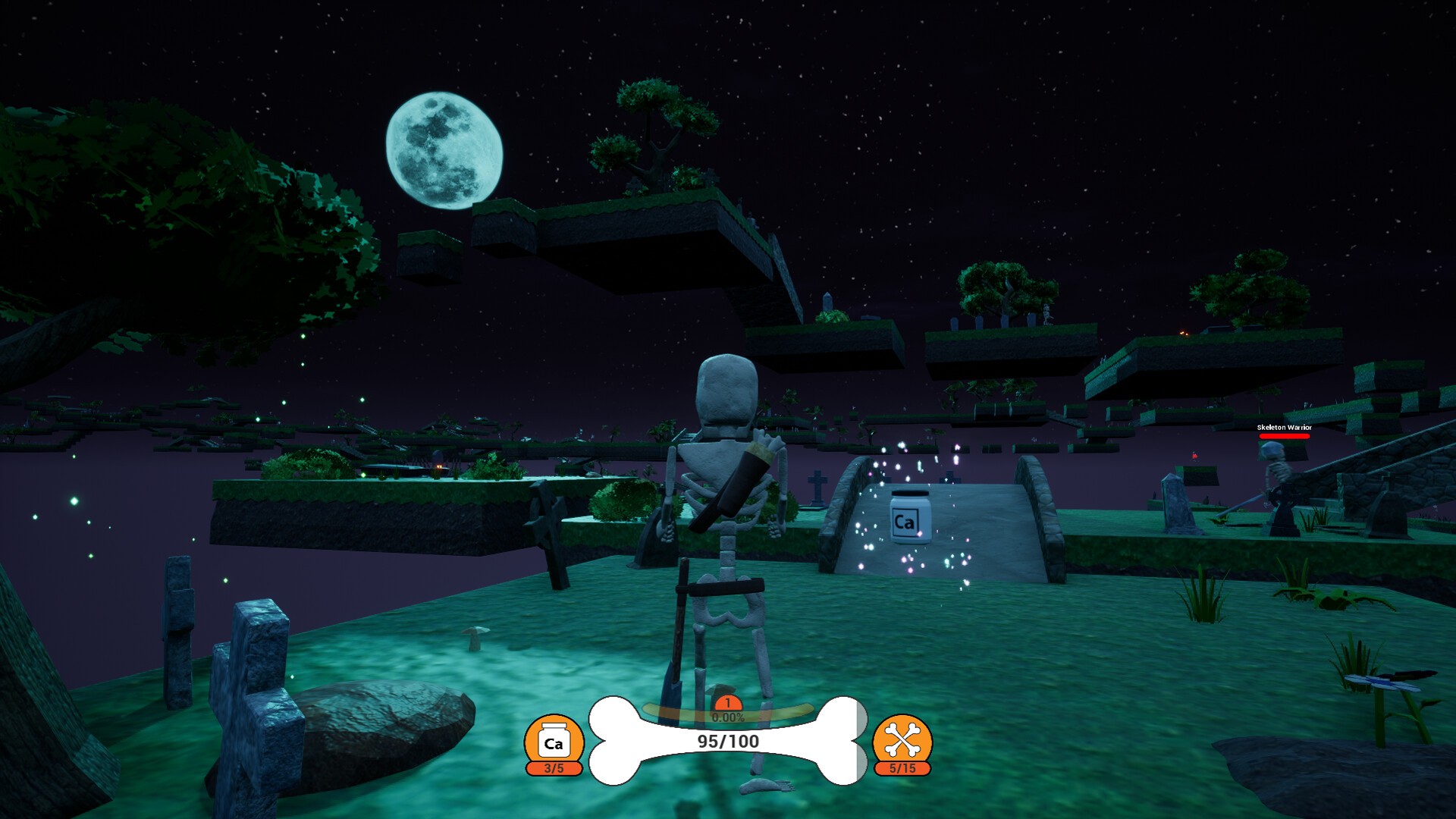The width and height of the screenshot is (1456, 819).
Task: Click the full moon in the sky
Action: (x=446, y=147)
